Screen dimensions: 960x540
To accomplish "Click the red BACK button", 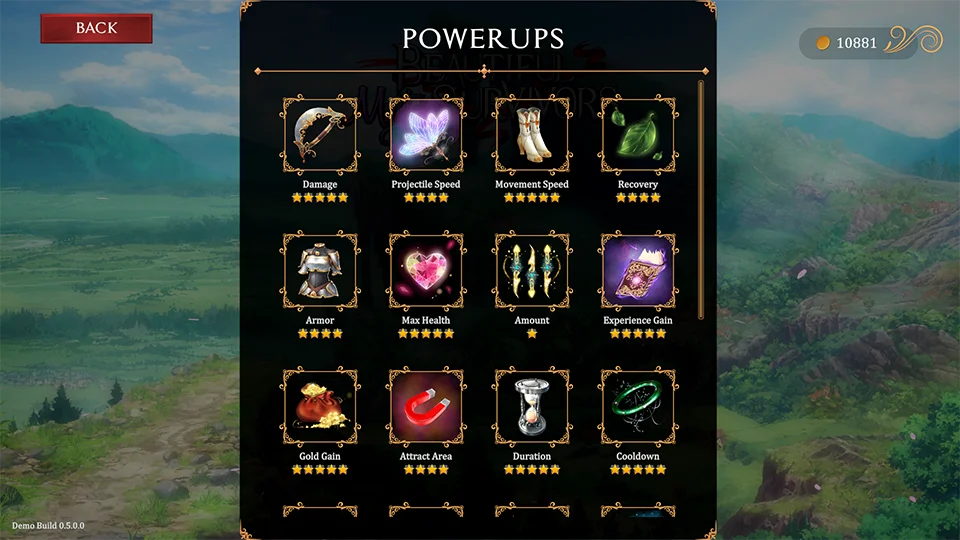I will click(96, 28).
